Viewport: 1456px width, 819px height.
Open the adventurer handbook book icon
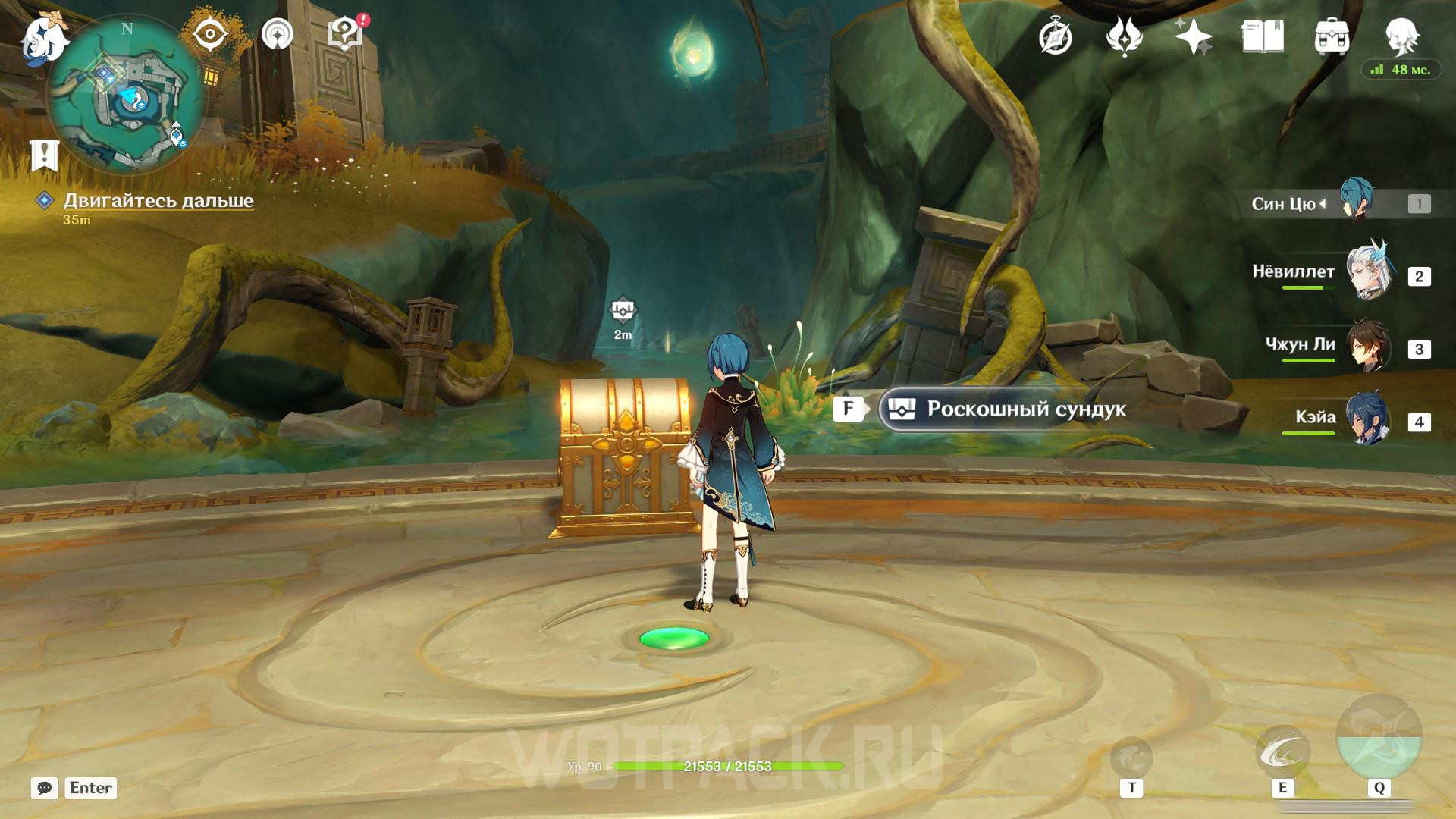coord(1263,36)
